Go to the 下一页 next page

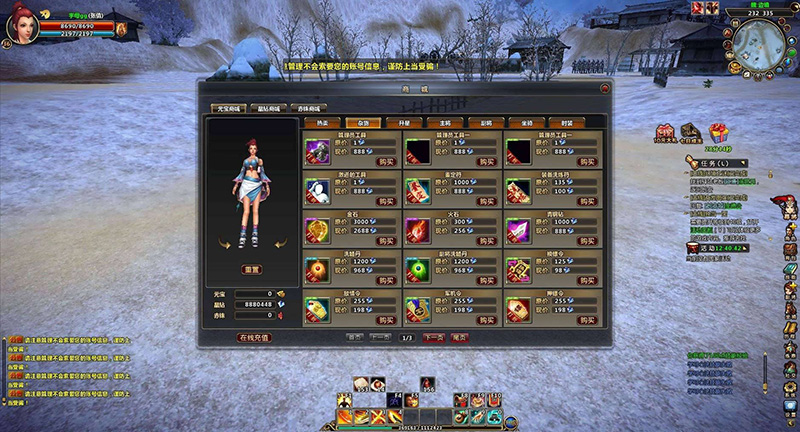click(x=433, y=338)
